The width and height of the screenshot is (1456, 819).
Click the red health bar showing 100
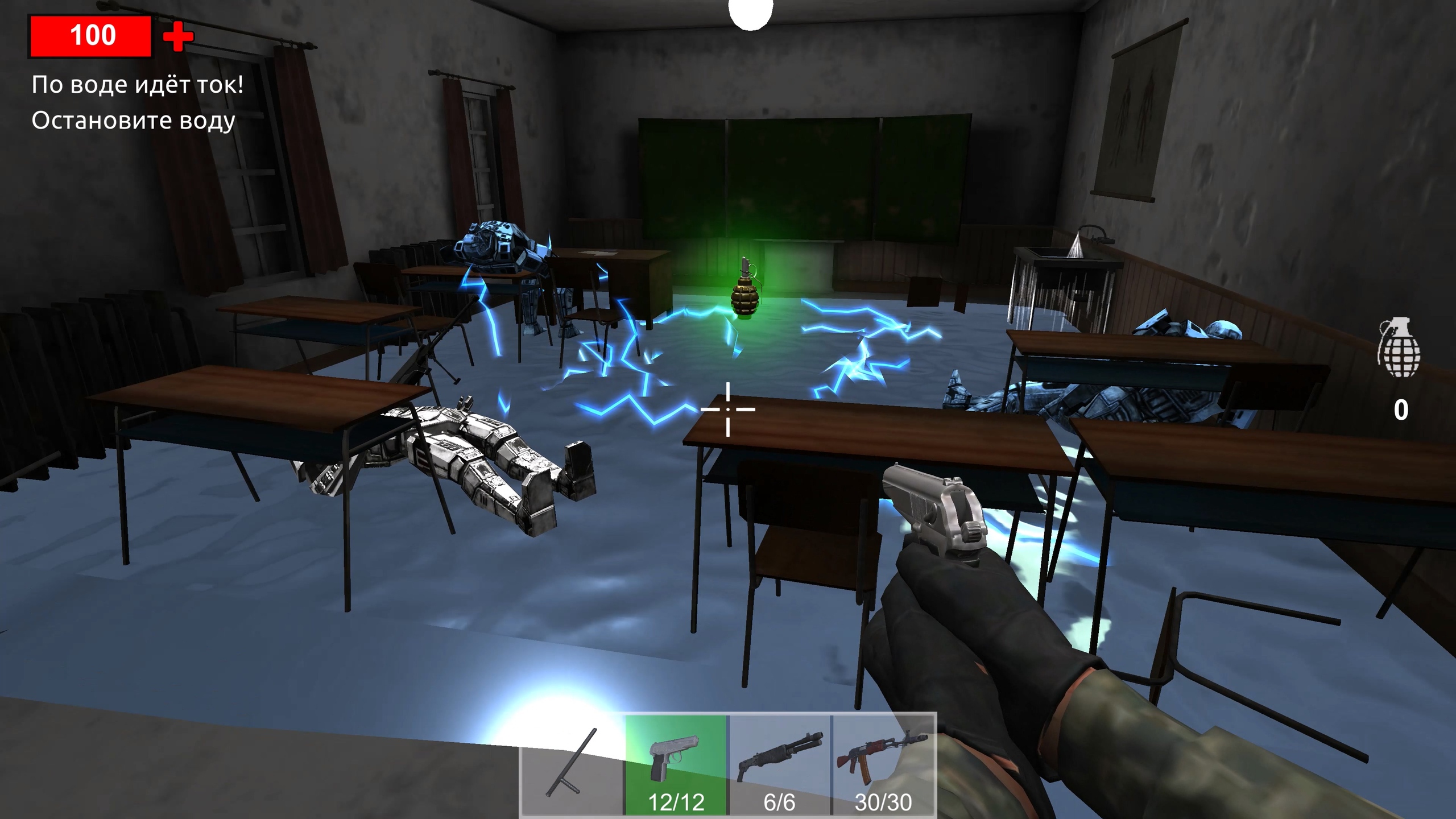click(91, 36)
